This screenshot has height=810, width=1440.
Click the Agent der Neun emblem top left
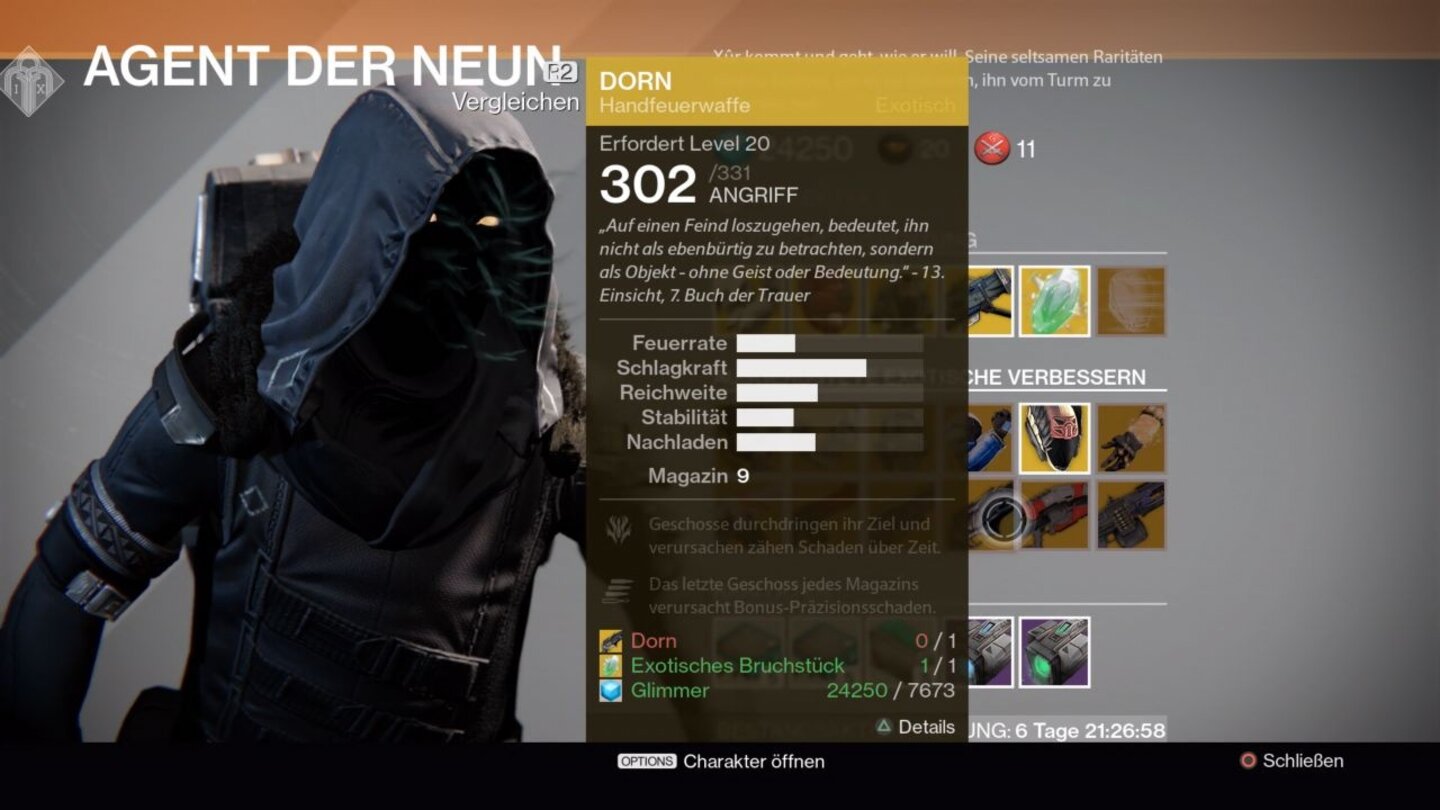[x=31, y=76]
